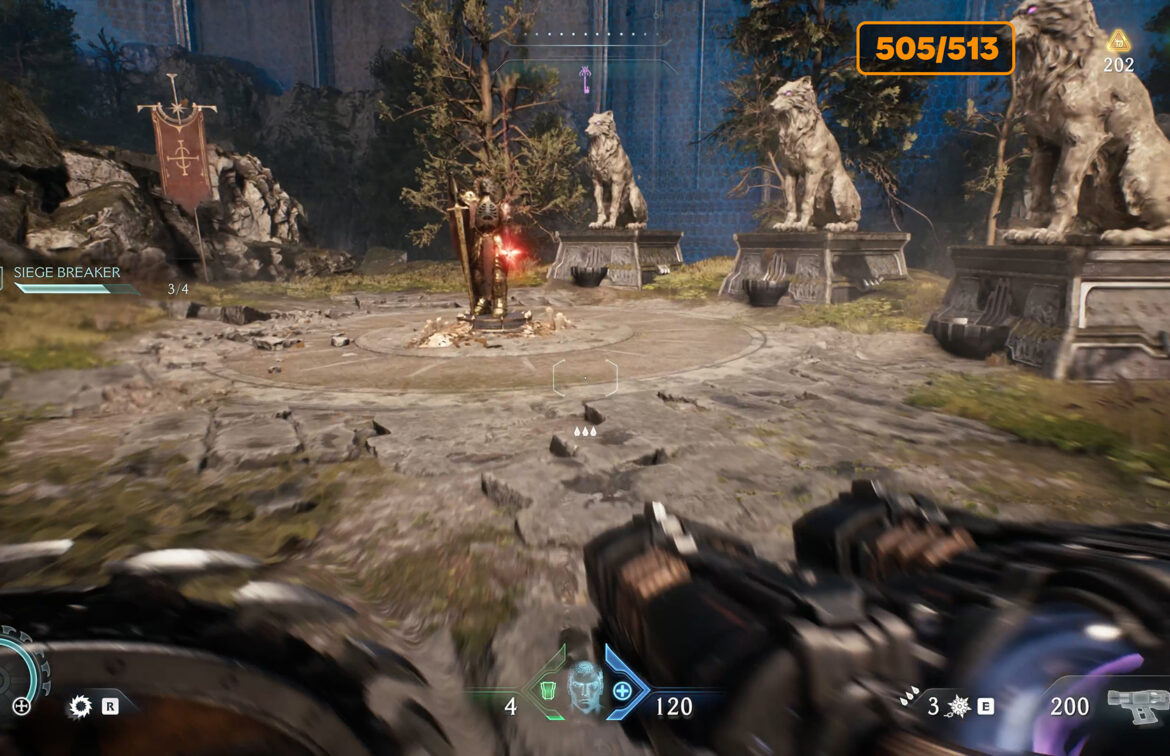Click the circular plus icon beside the gauge

coord(21,706)
